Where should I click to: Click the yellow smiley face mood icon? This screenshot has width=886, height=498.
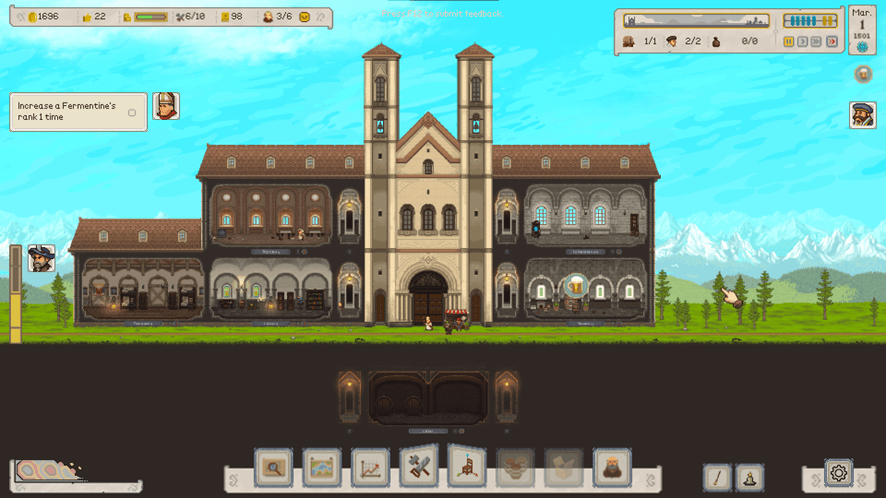pos(304,17)
